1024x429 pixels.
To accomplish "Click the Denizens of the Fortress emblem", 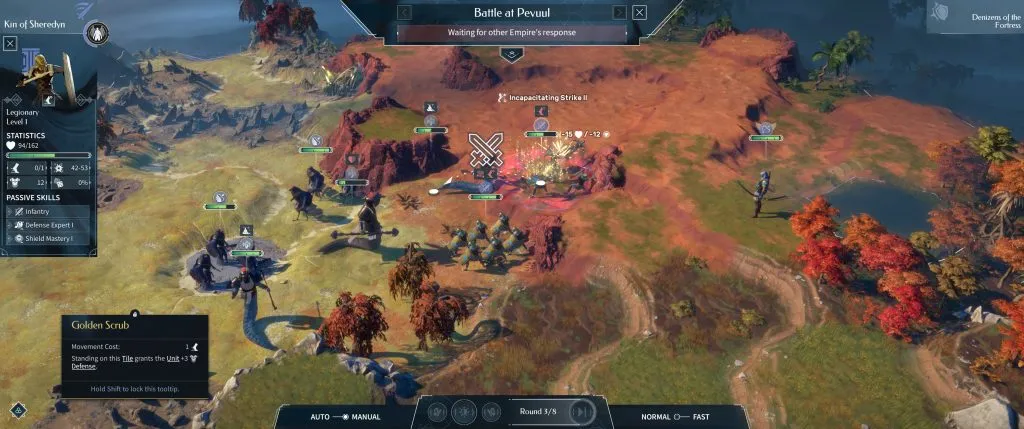I will pos(939,14).
